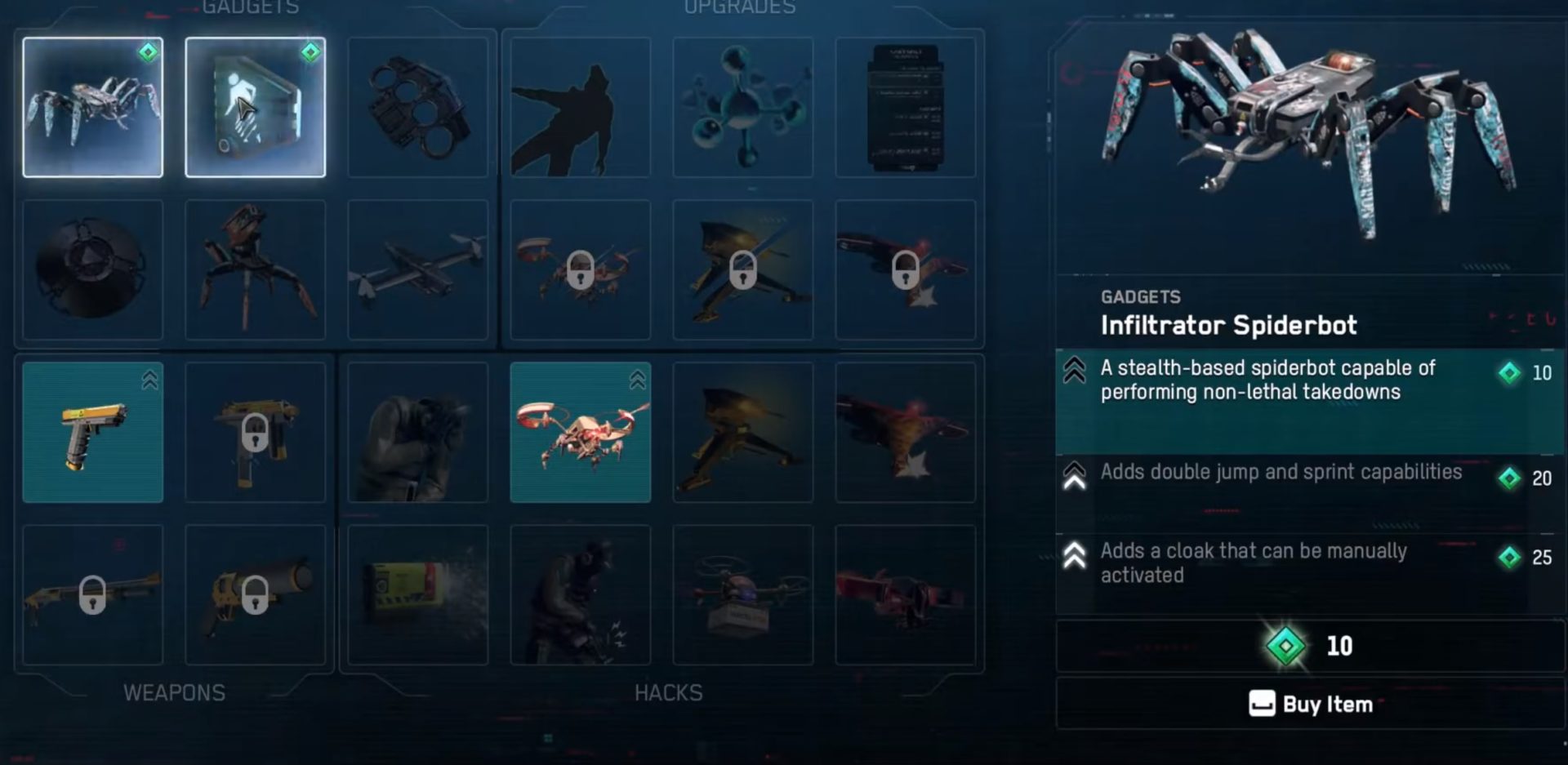Select the yellow pistol in the Weapons section
The image size is (1568, 765).
(x=92, y=433)
